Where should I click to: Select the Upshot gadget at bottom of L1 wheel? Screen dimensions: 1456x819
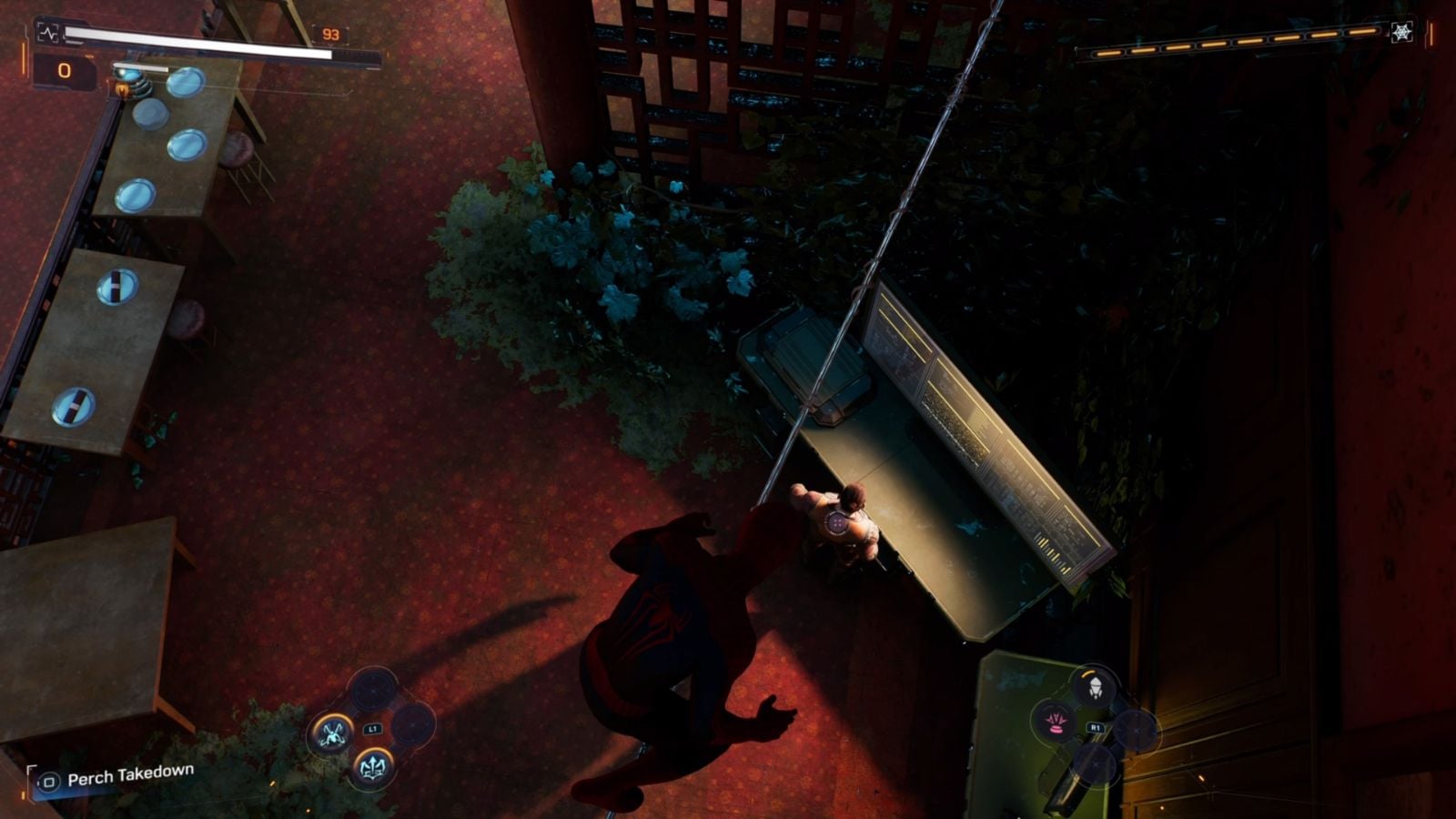pos(373,766)
